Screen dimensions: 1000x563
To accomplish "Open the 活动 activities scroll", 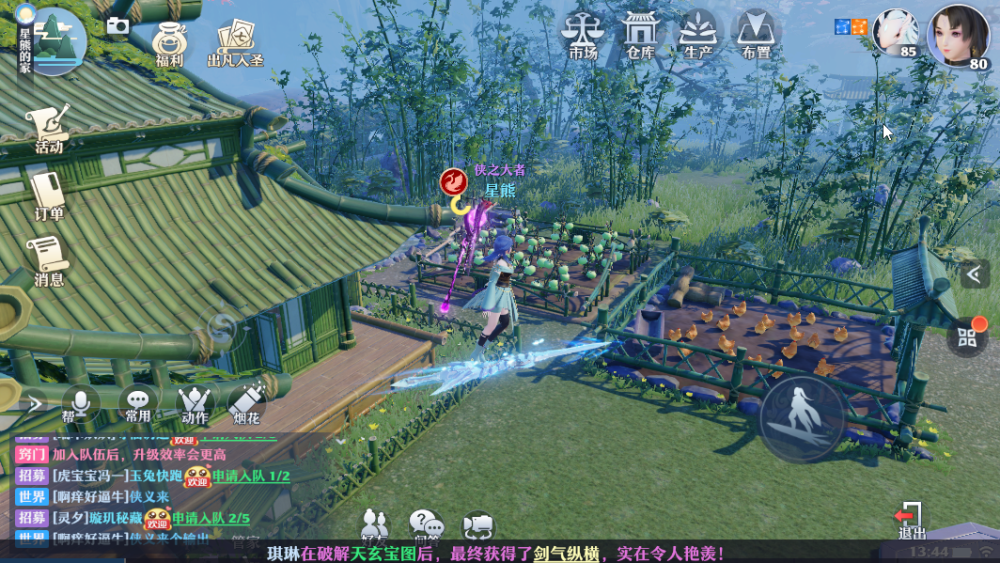I will click(48, 130).
